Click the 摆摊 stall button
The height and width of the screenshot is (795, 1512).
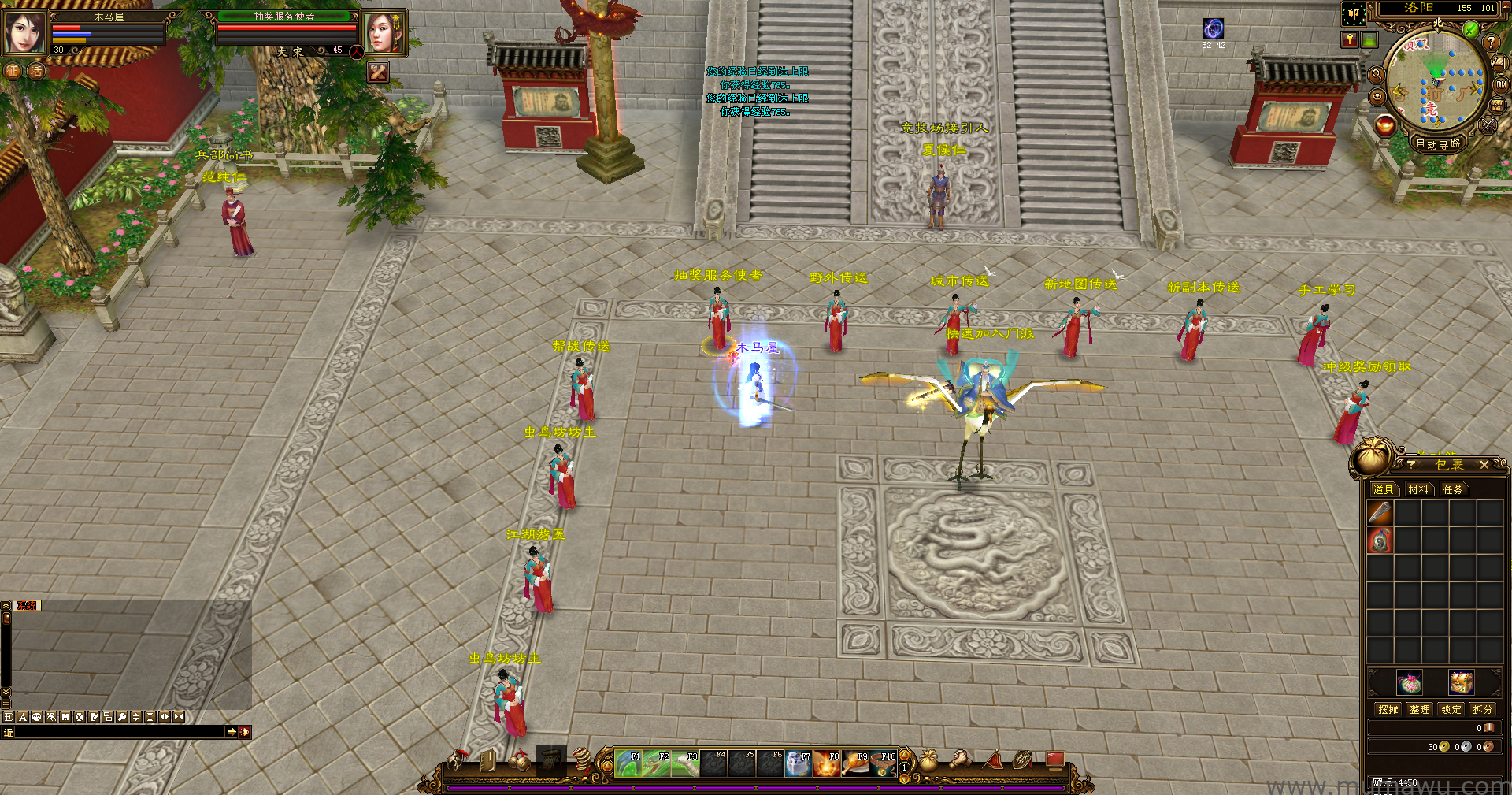tap(1388, 709)
